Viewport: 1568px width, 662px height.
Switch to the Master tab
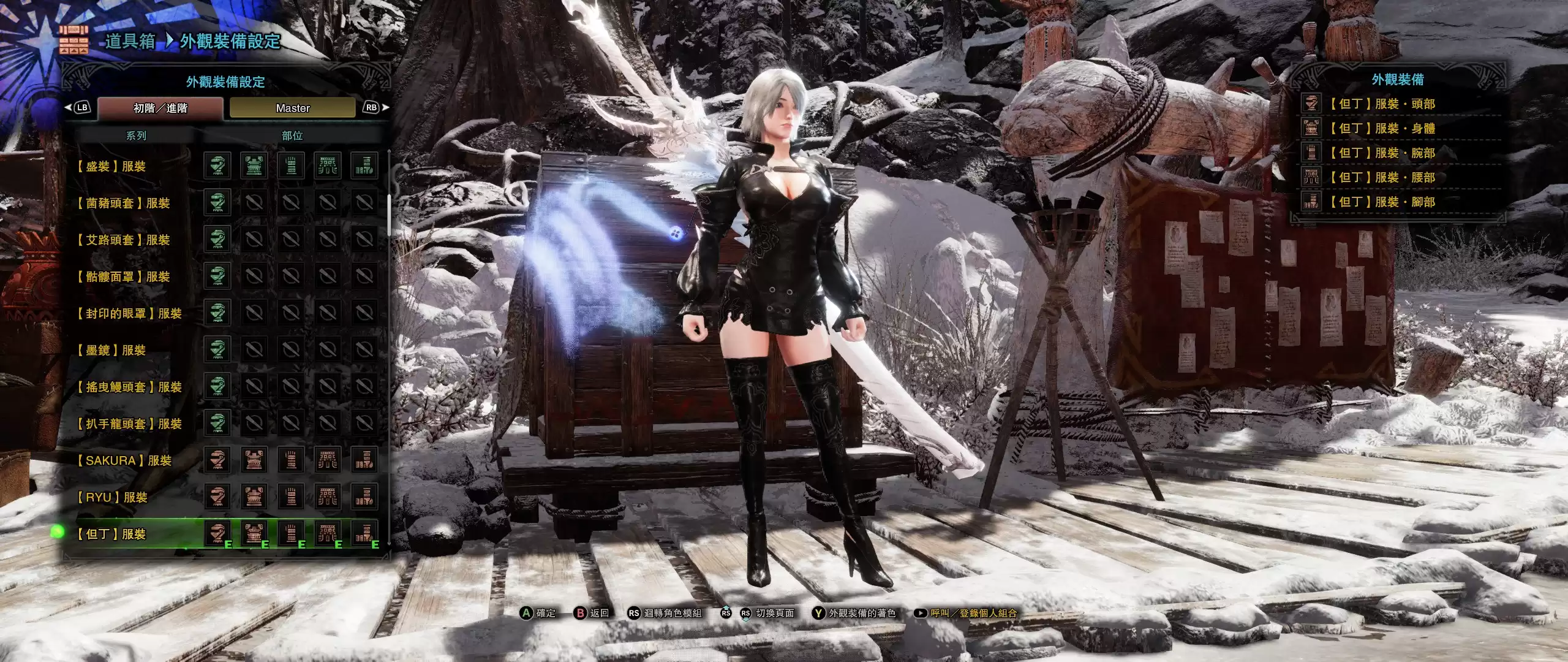tap(293, 108)
